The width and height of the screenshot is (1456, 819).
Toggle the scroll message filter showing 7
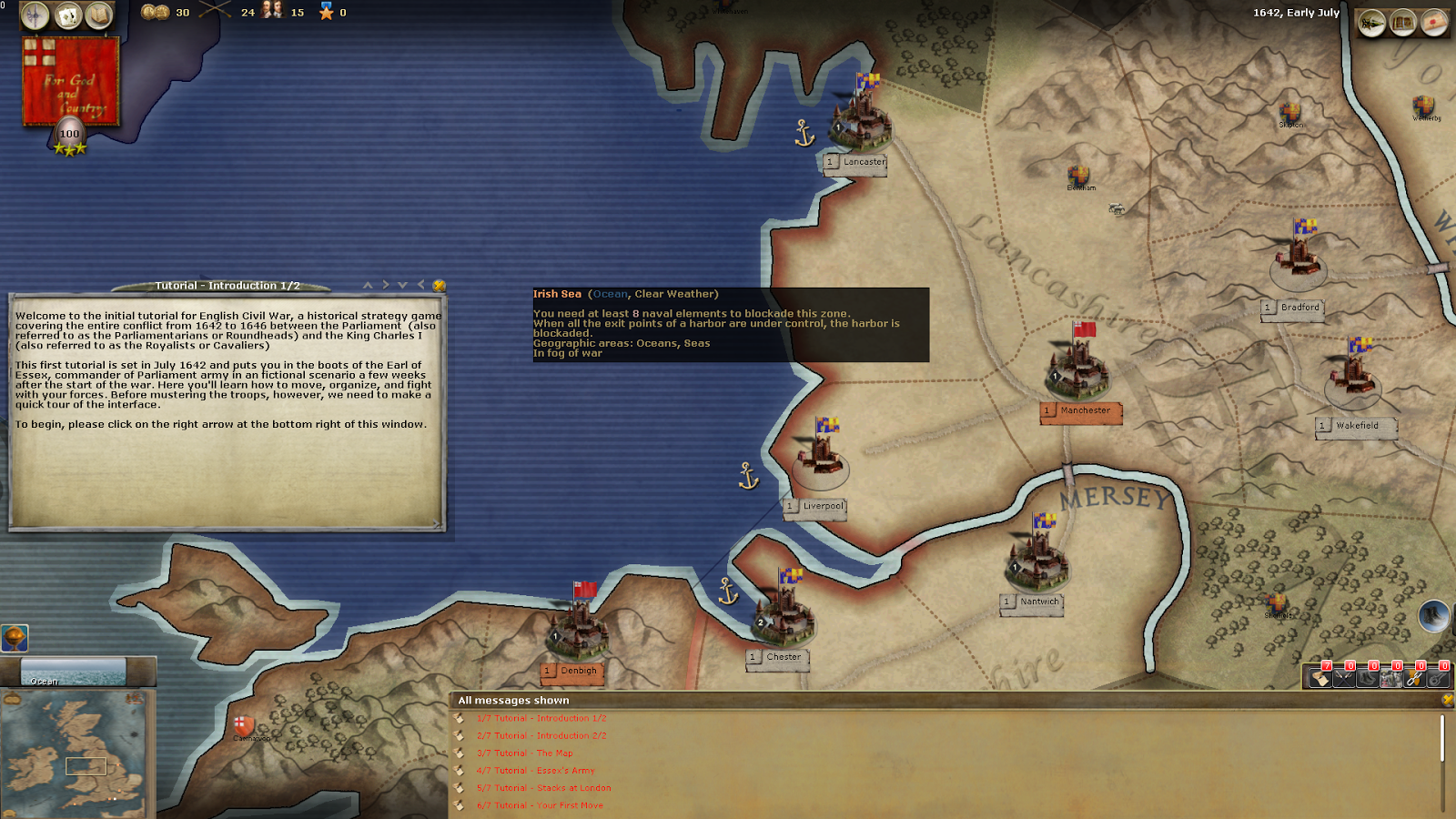click(1320, 677)
